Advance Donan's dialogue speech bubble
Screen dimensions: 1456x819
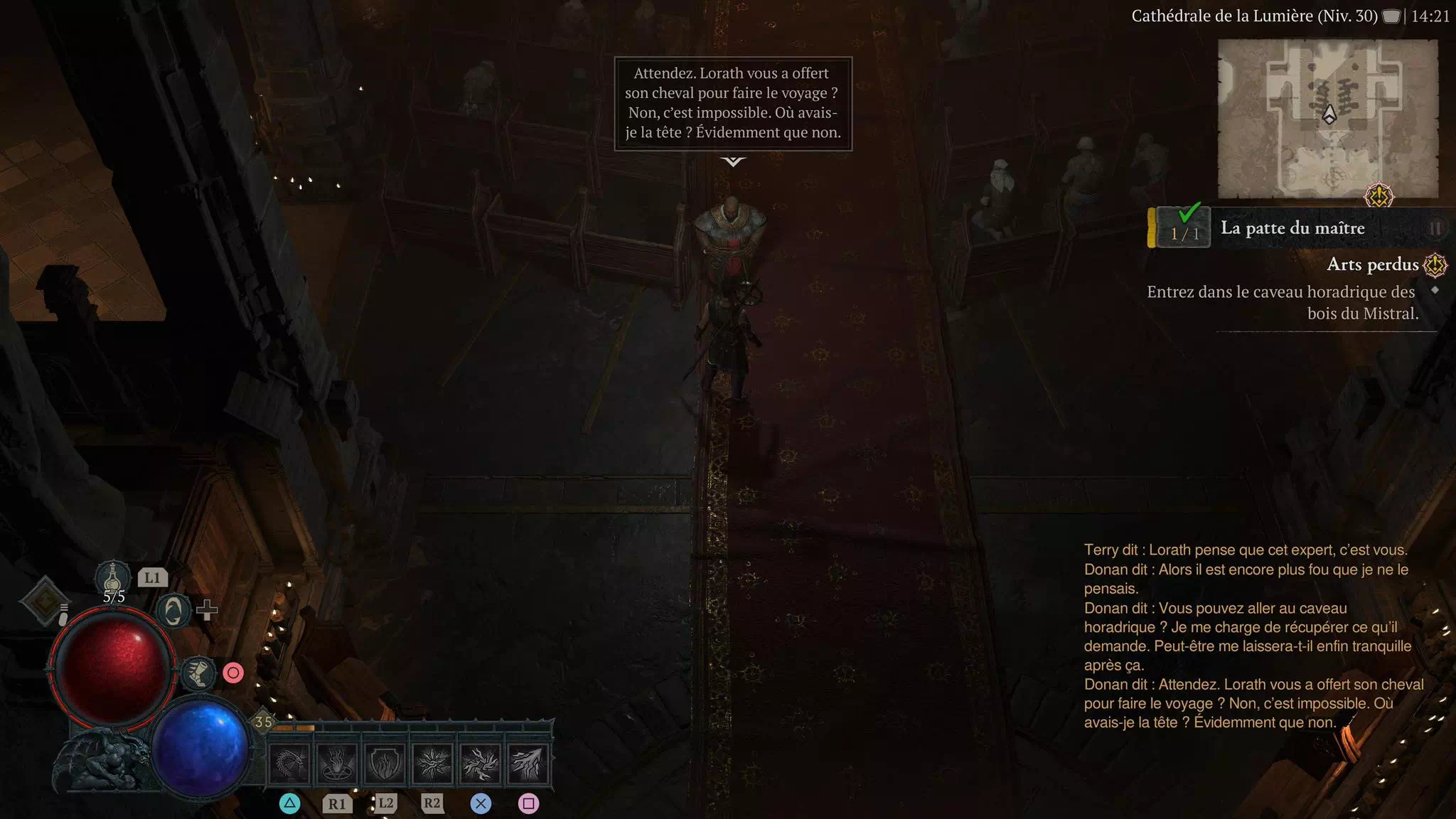click(x=733, y=104)
